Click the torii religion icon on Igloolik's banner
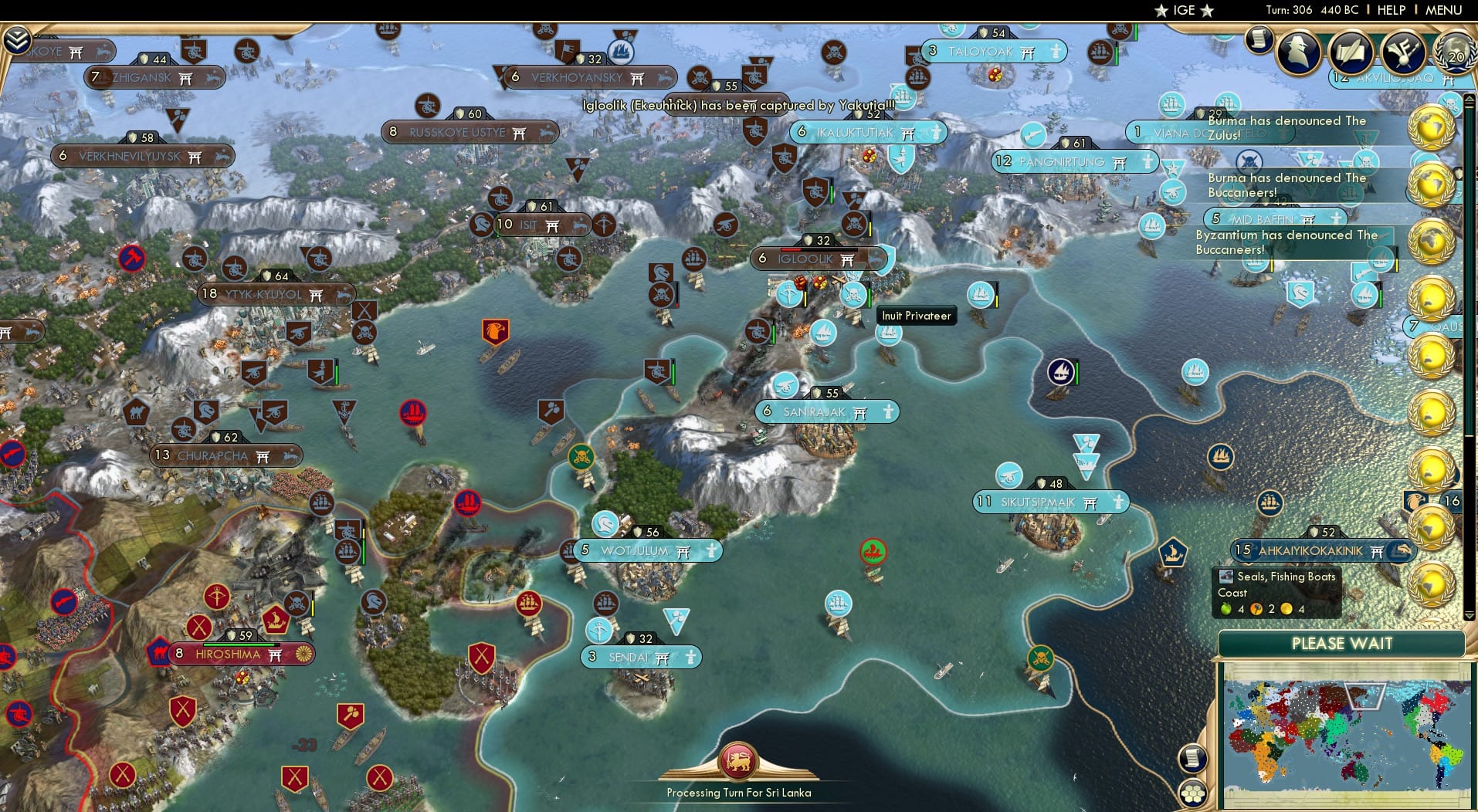 point(847,259)
